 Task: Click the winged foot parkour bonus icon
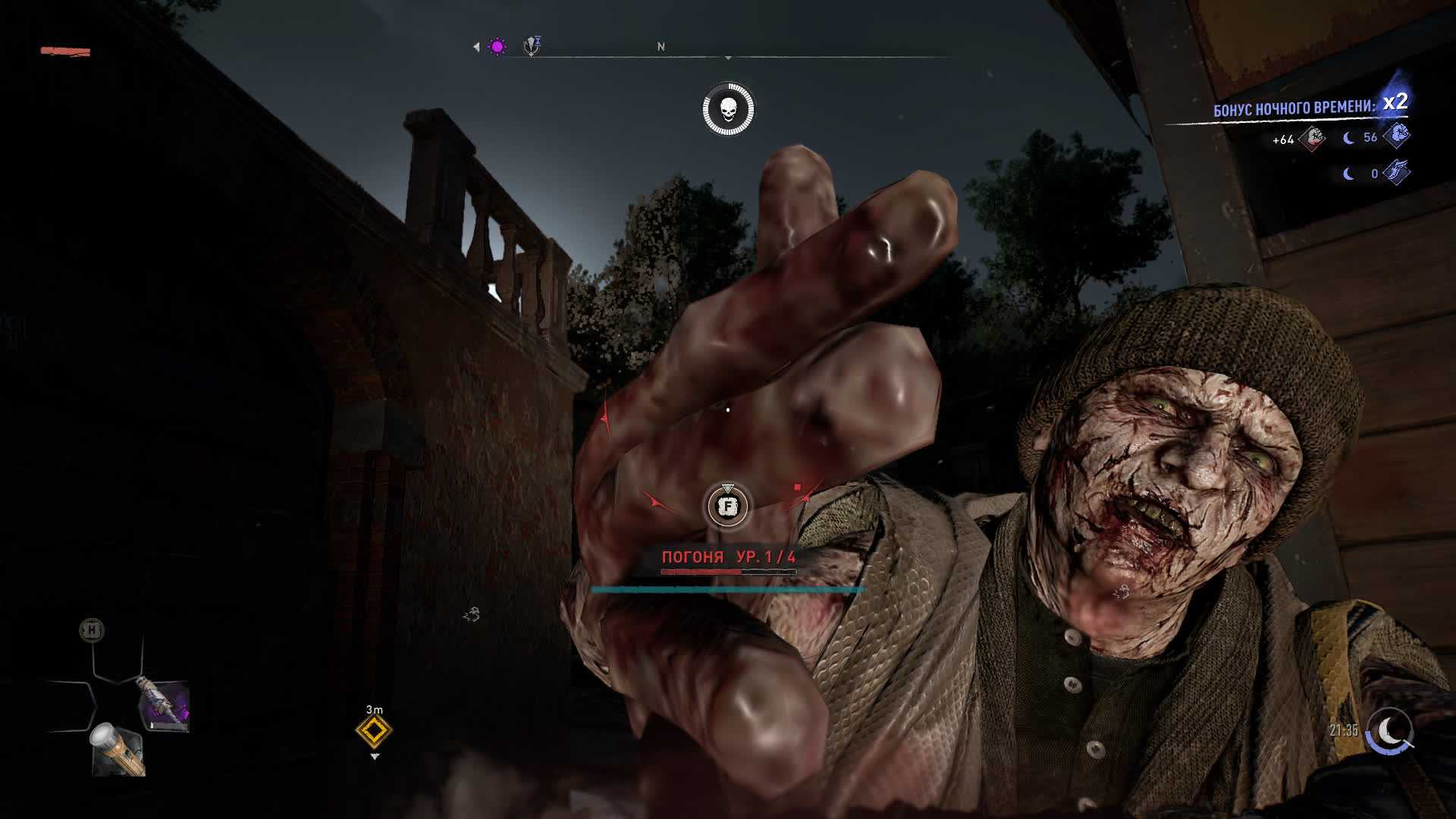1397,173
